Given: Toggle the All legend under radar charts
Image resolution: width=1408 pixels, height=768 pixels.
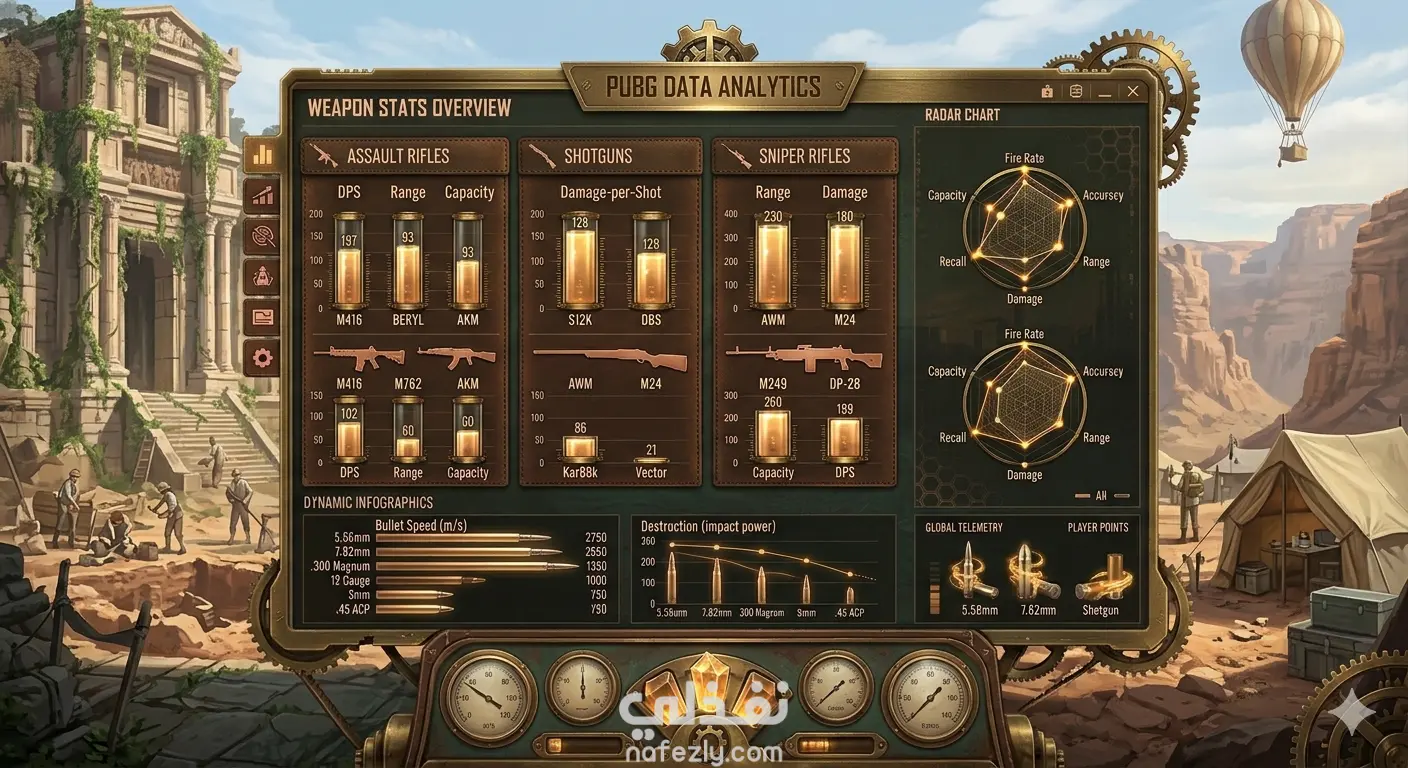Looking at the screenshot, I should tap(1101, 495).
